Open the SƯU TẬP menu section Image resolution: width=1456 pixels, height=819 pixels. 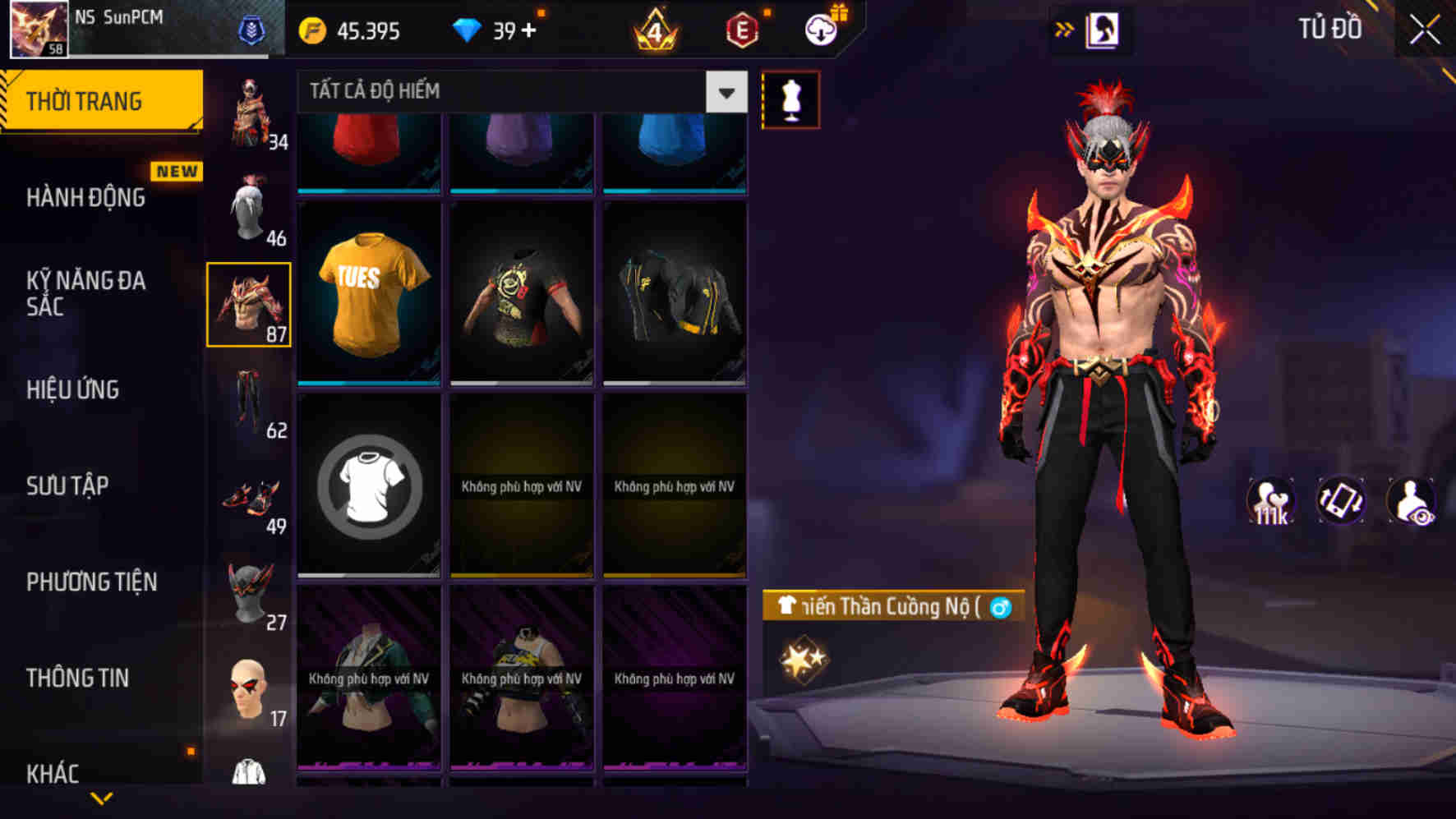(69, 485)
